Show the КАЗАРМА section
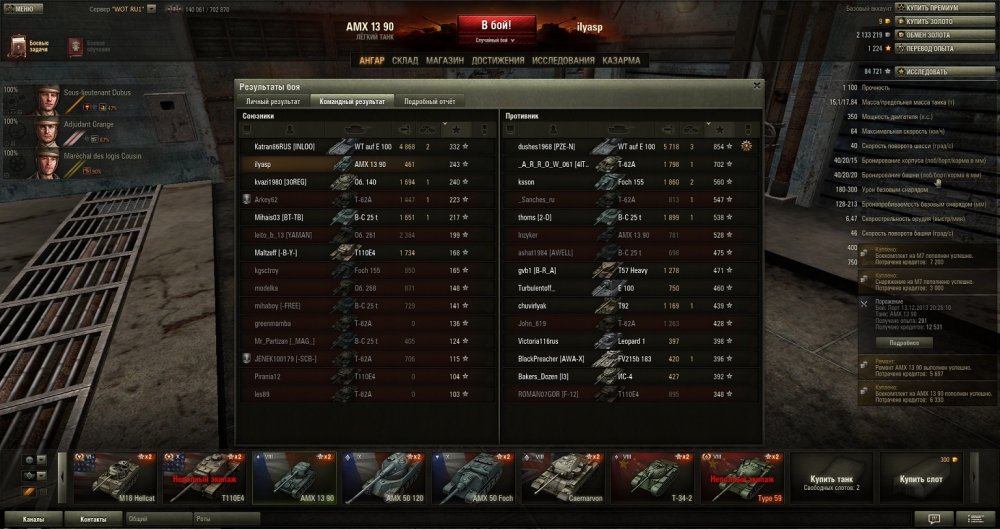 621,60
